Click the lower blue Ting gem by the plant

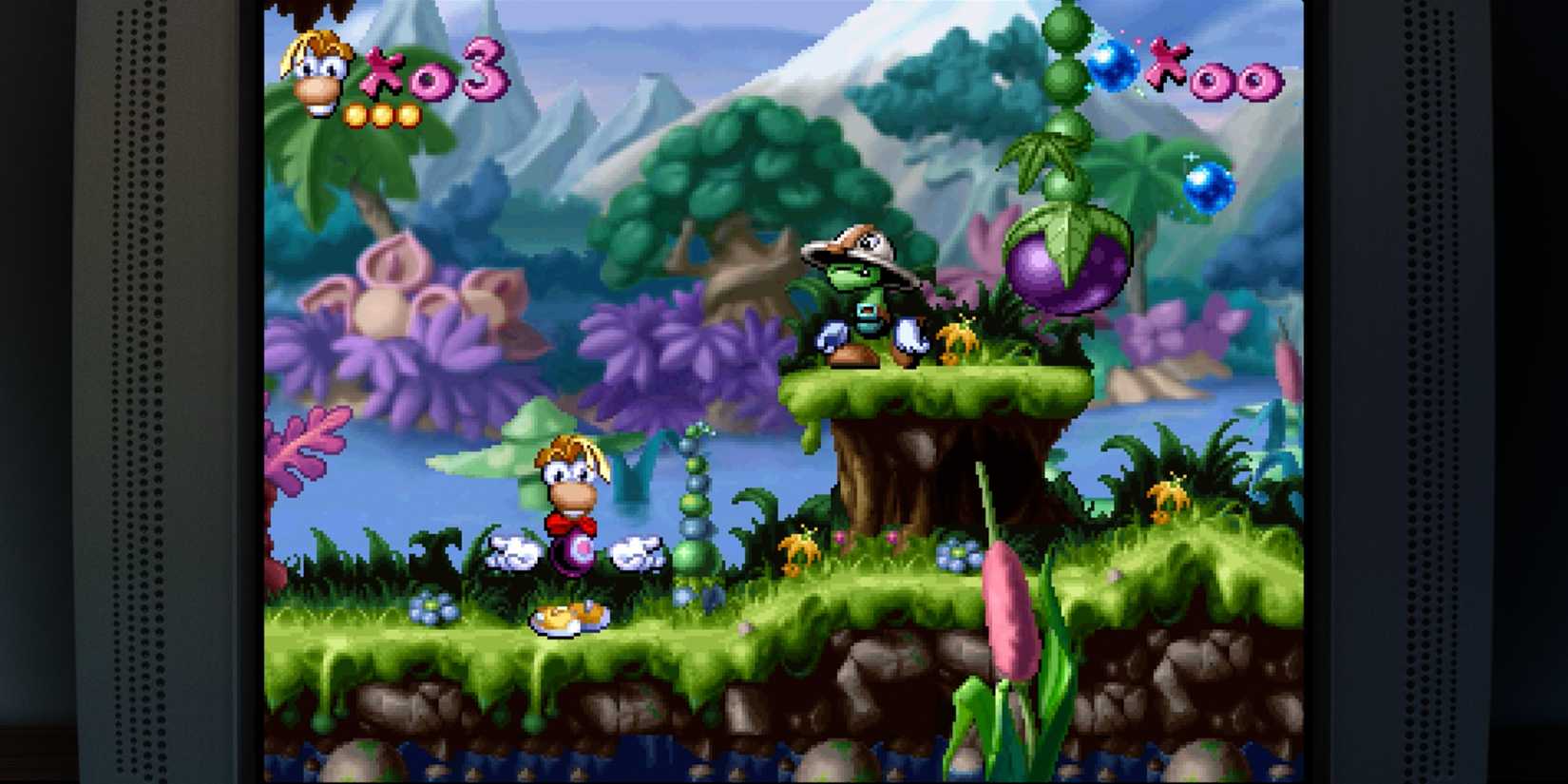(1207, 190)
